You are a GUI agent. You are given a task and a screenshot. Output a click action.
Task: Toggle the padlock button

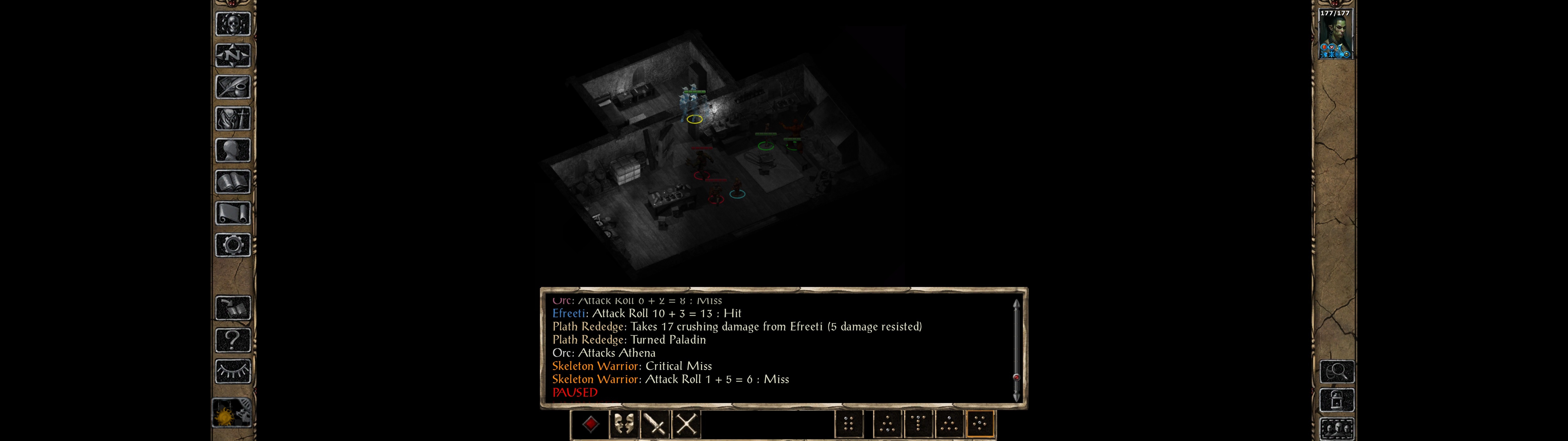click(1336, 400)
